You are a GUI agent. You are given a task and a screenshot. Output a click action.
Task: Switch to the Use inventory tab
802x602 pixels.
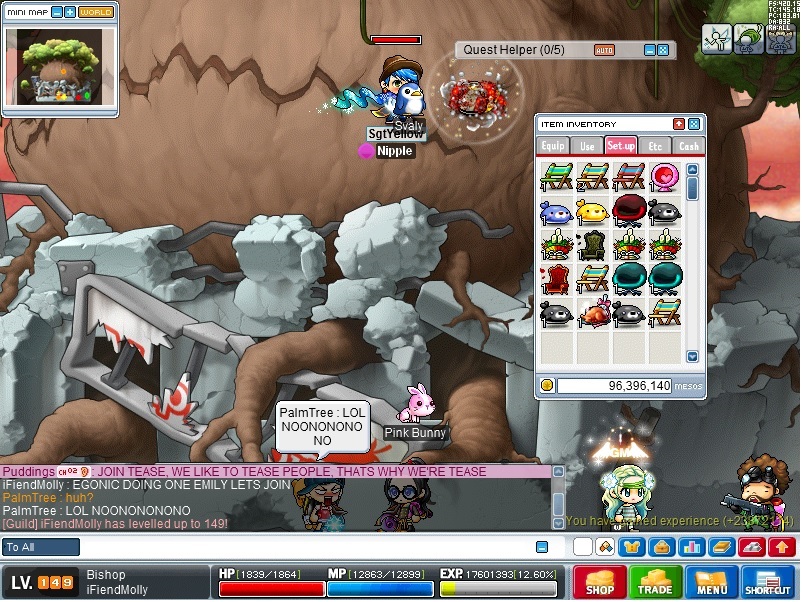(x=587, y=146)
